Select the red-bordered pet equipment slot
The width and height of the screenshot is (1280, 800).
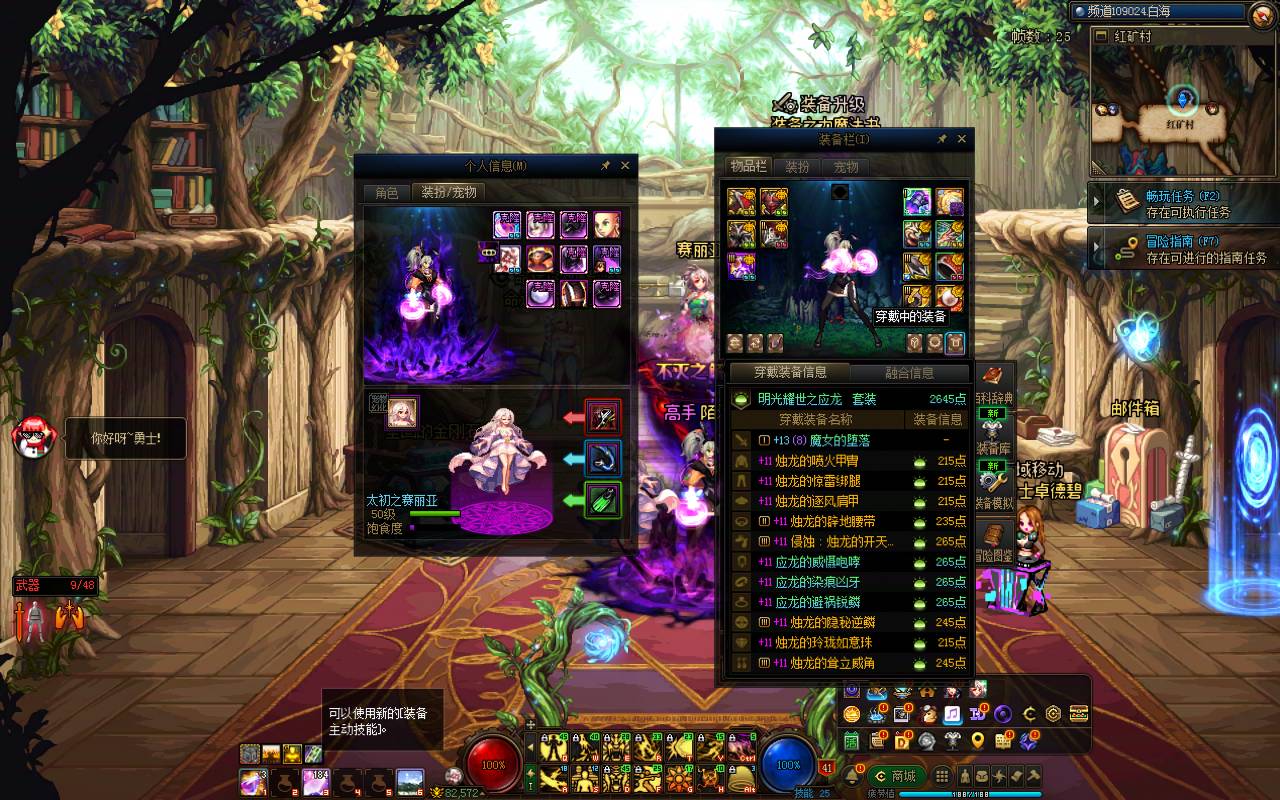[603, 416]
